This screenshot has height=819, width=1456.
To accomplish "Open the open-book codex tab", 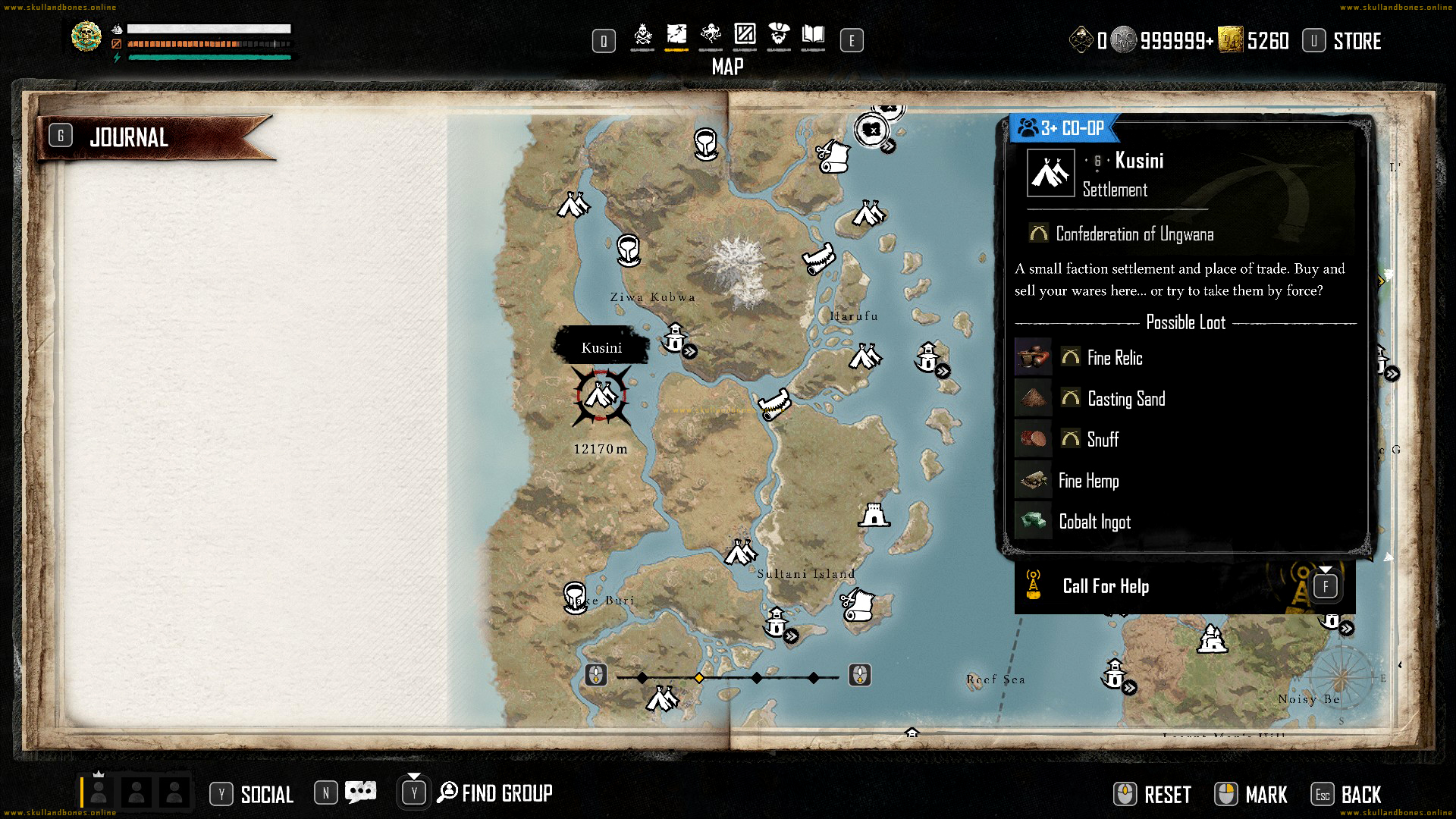I will (x=813, y=35).
